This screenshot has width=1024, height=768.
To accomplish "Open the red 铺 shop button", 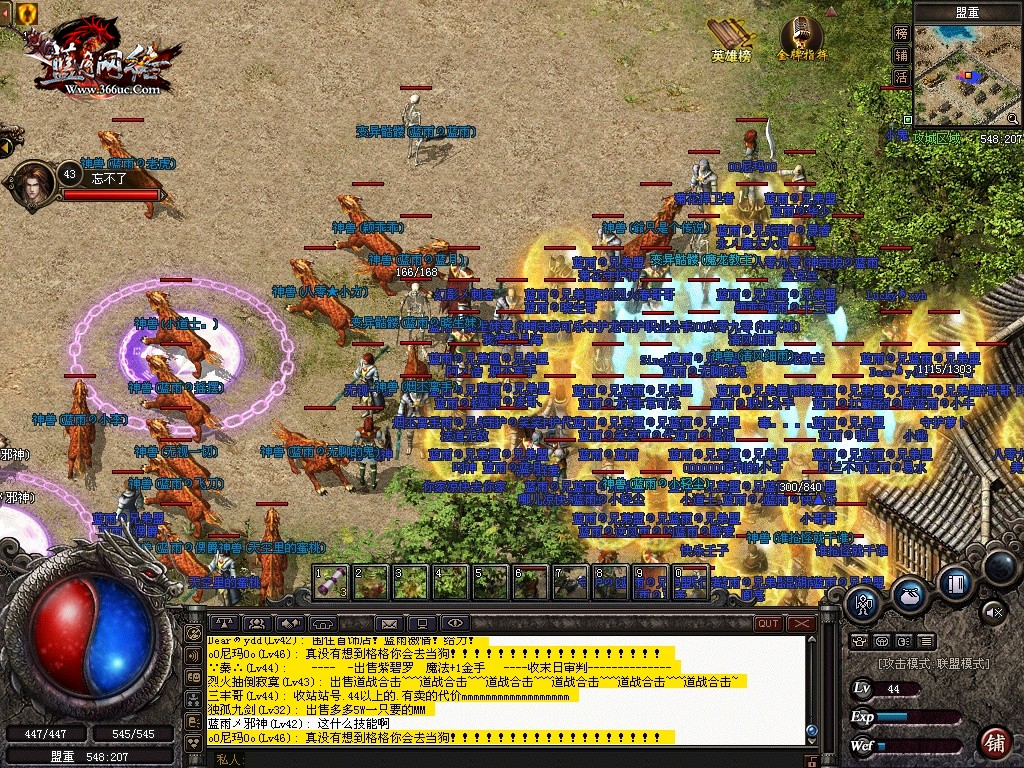I will coord(994,742).
